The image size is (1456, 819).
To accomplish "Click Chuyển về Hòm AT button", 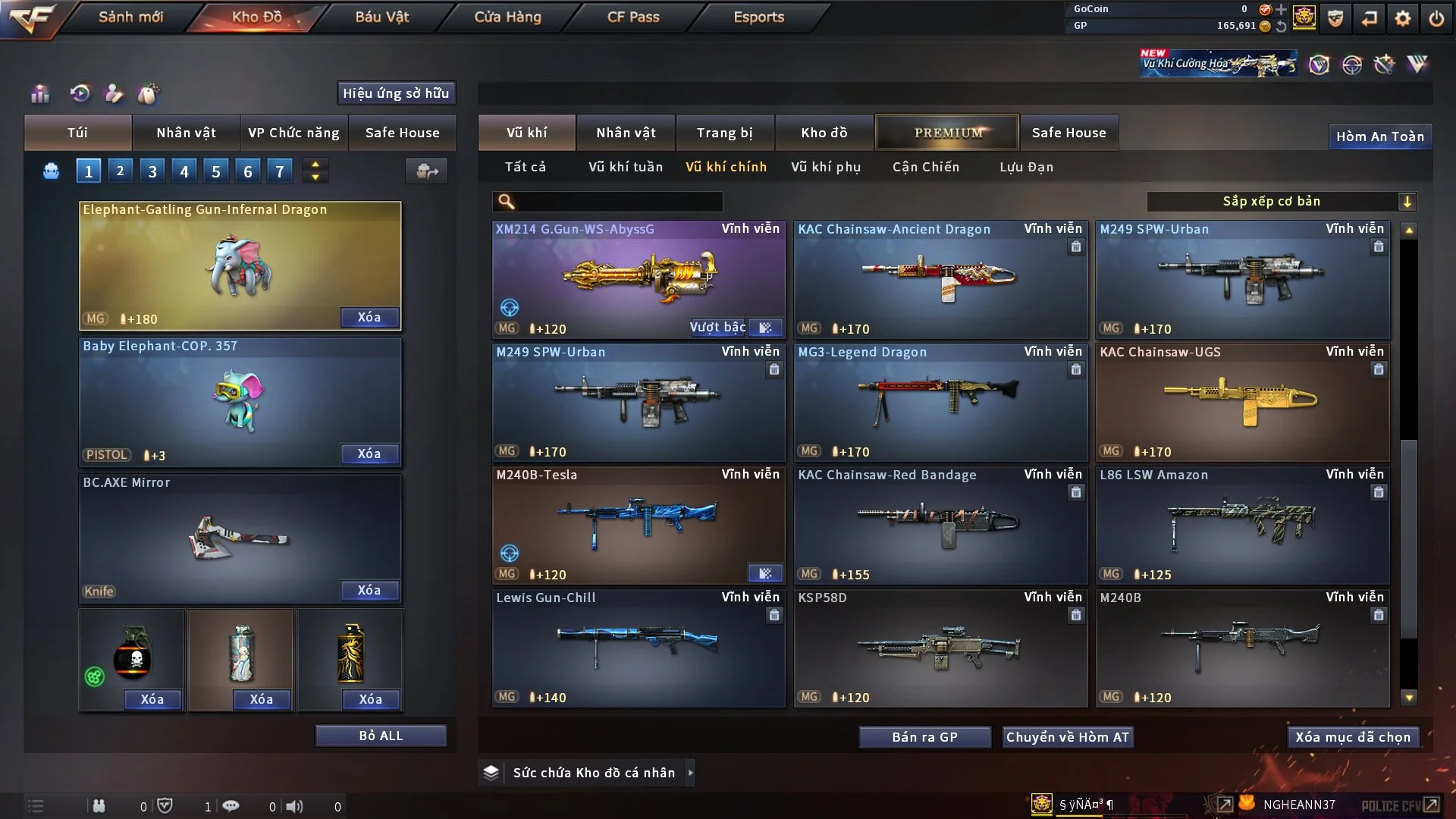I will [x=1068, y=737].
